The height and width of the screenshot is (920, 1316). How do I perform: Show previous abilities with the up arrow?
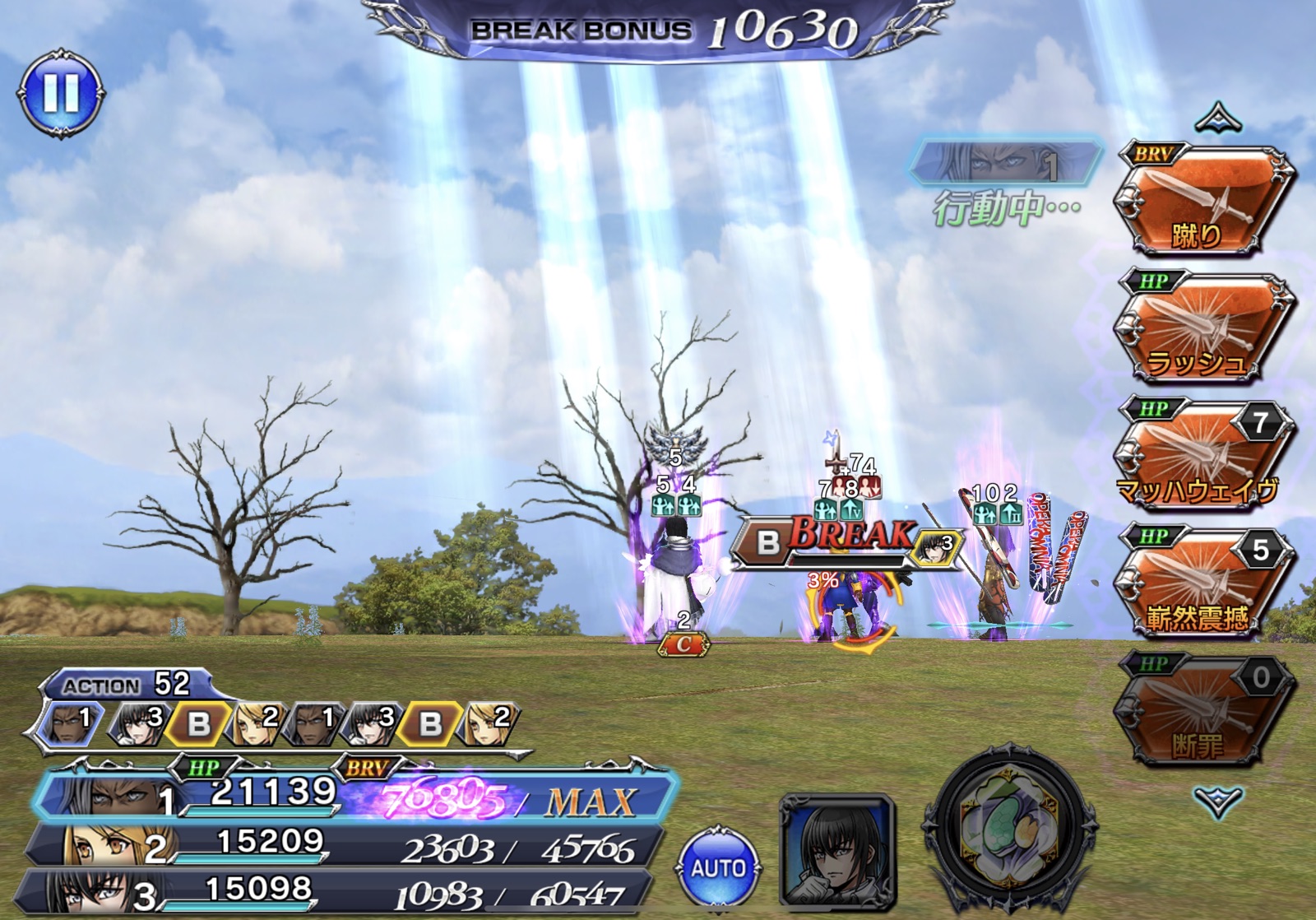tap(1218, 119)
